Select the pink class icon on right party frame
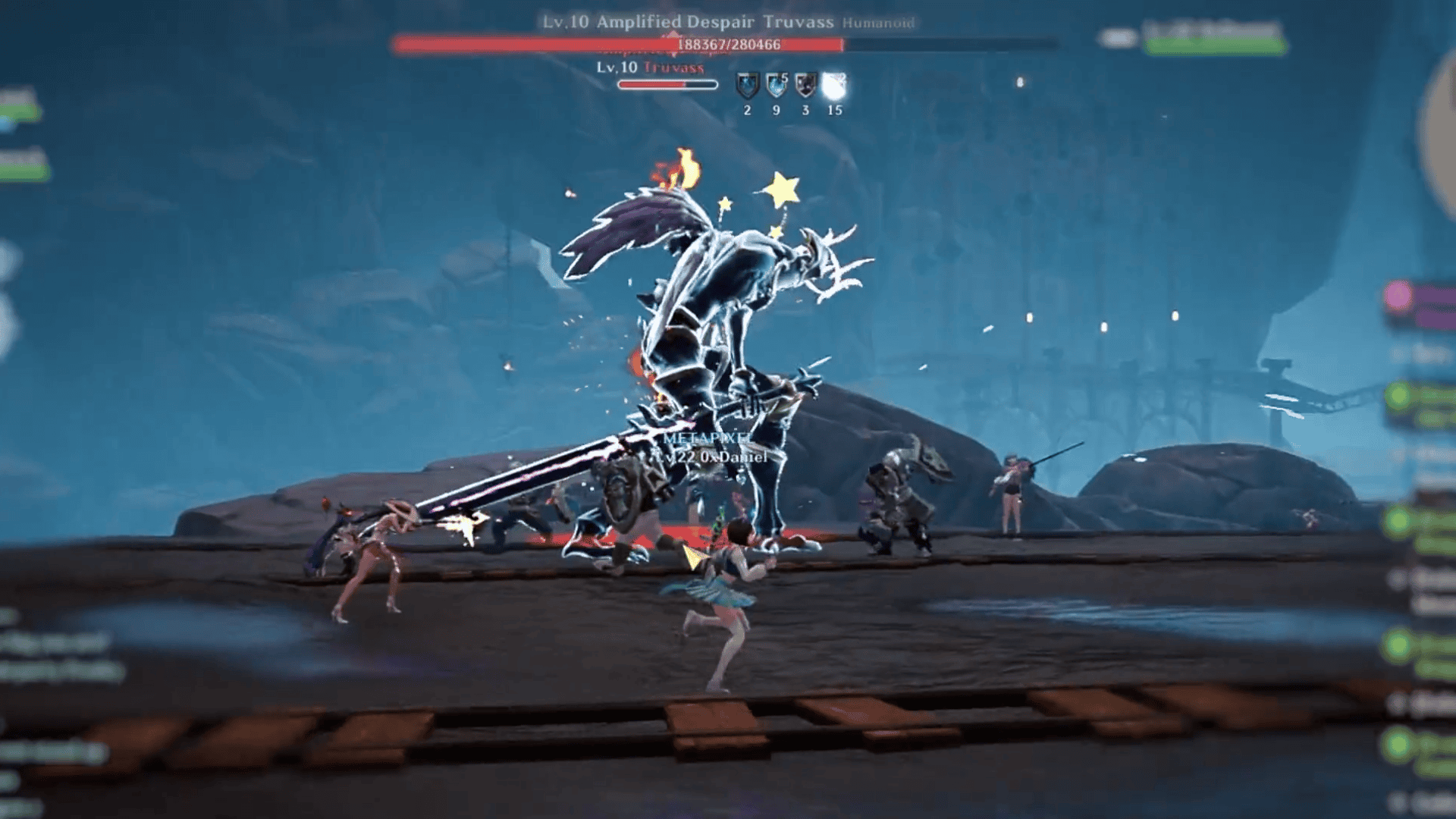The image size is (1456, 819). tap(1398, 294)
